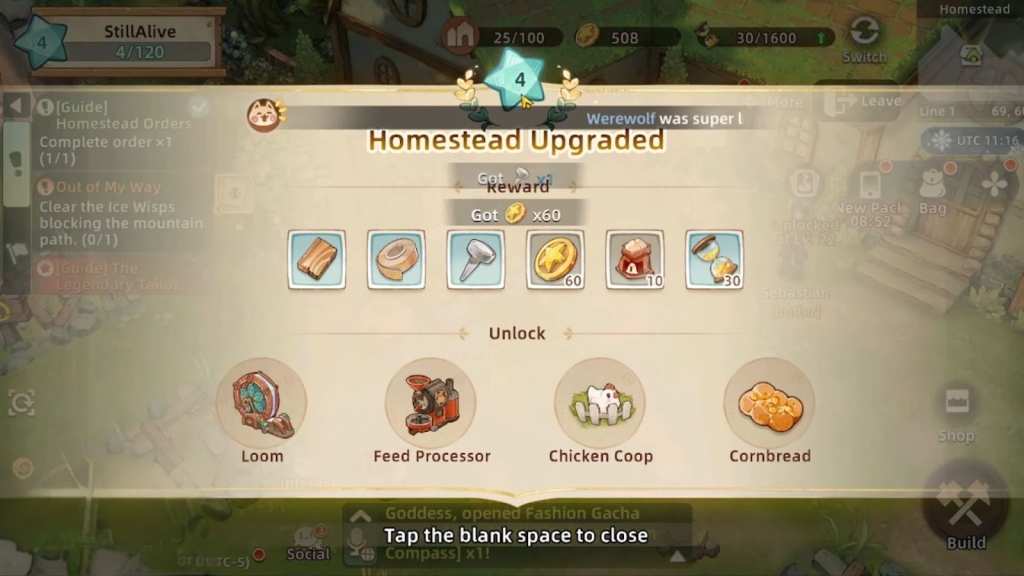View the unlocked Chicken Coop
Image resolution: width=1024 pixels, height=576 pixels.
click(600, 404)
